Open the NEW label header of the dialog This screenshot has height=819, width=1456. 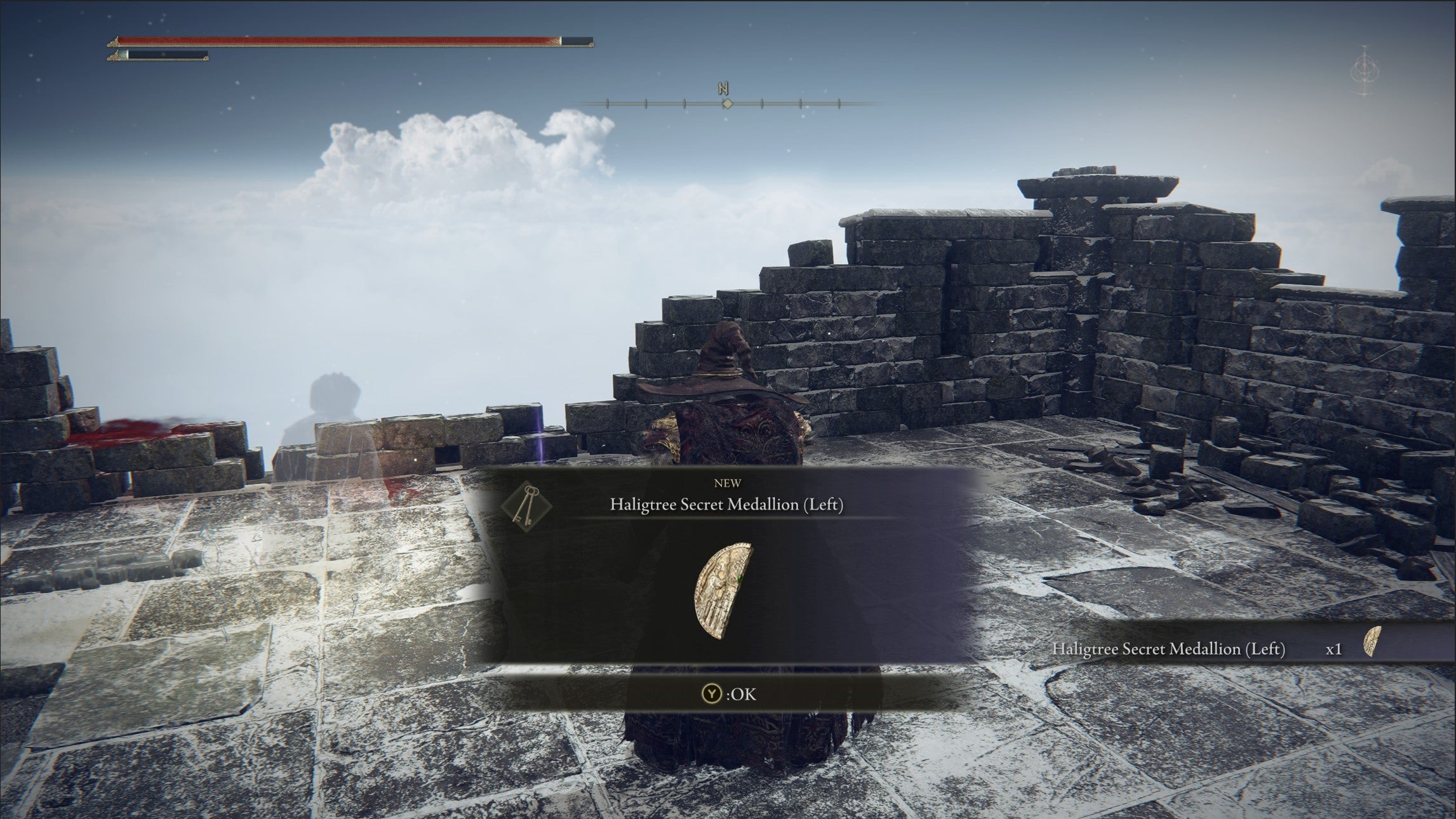[728, 483]
